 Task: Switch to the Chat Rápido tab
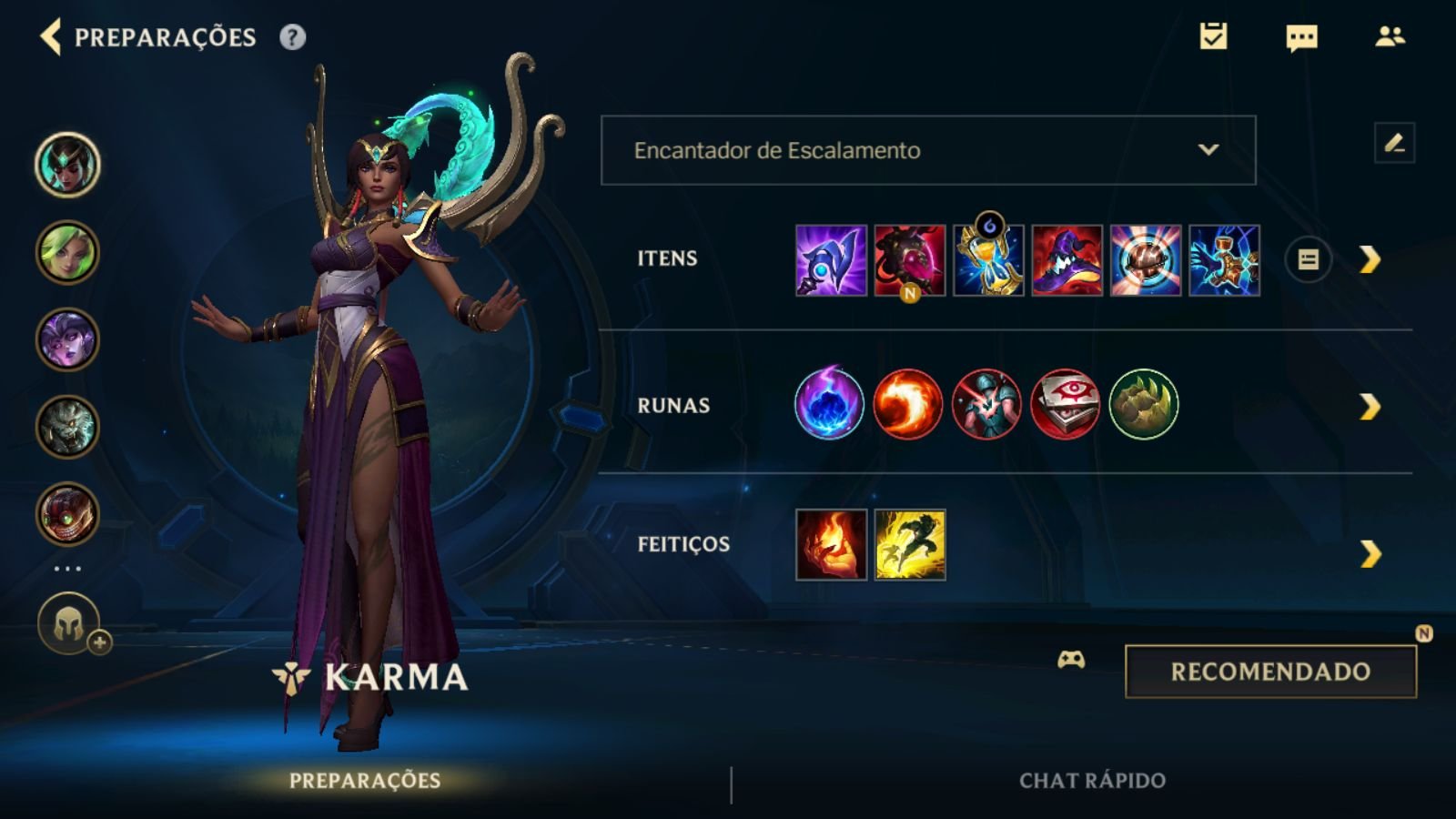click(x=1092, y=781)
